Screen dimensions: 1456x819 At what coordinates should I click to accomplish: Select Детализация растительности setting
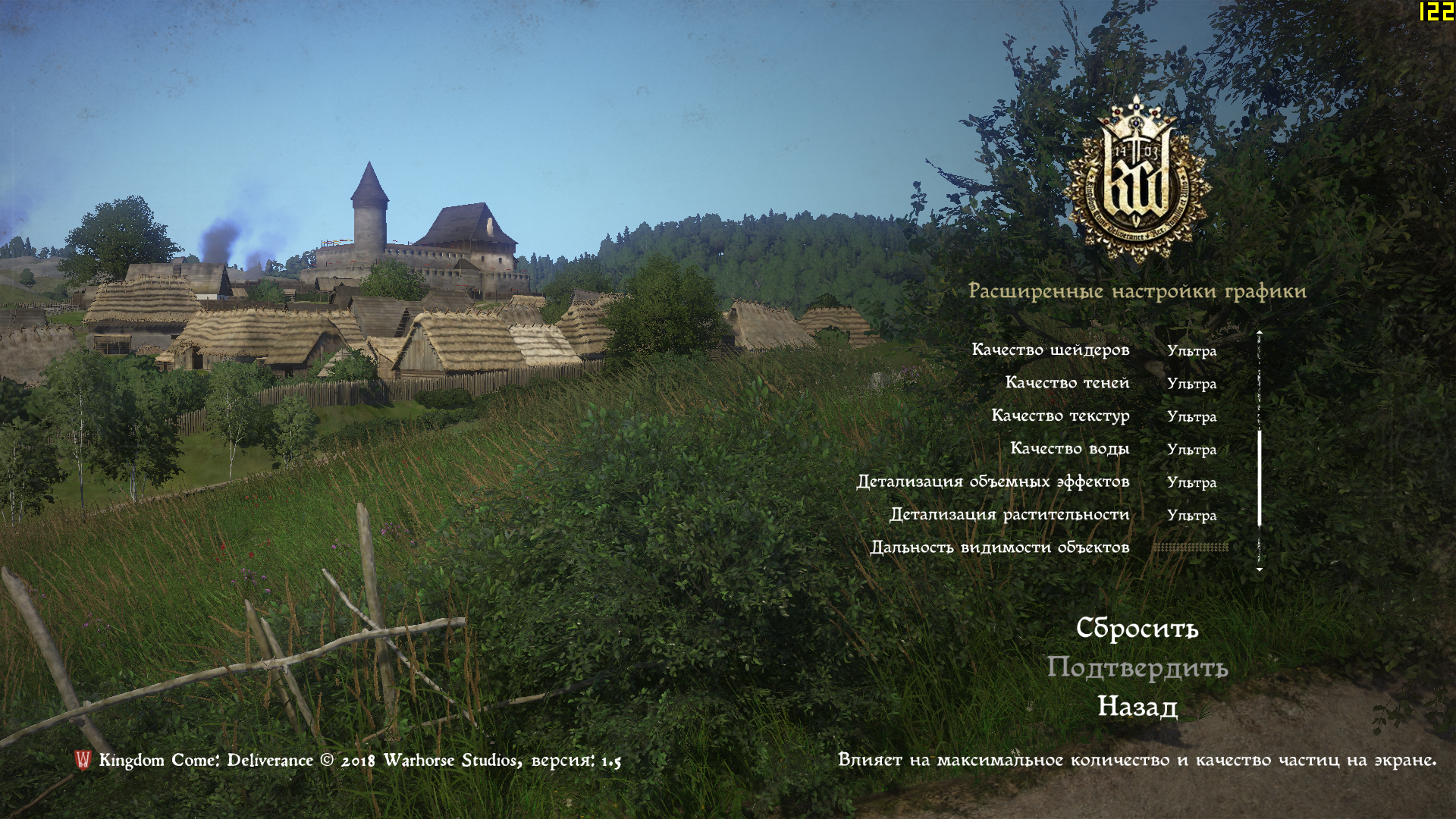point(1009,514)
